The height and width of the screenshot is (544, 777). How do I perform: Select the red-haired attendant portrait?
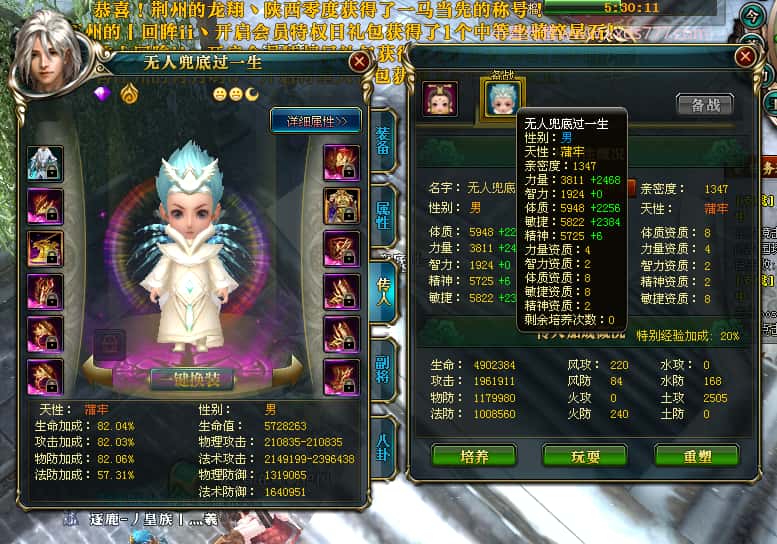coord(440,99)
